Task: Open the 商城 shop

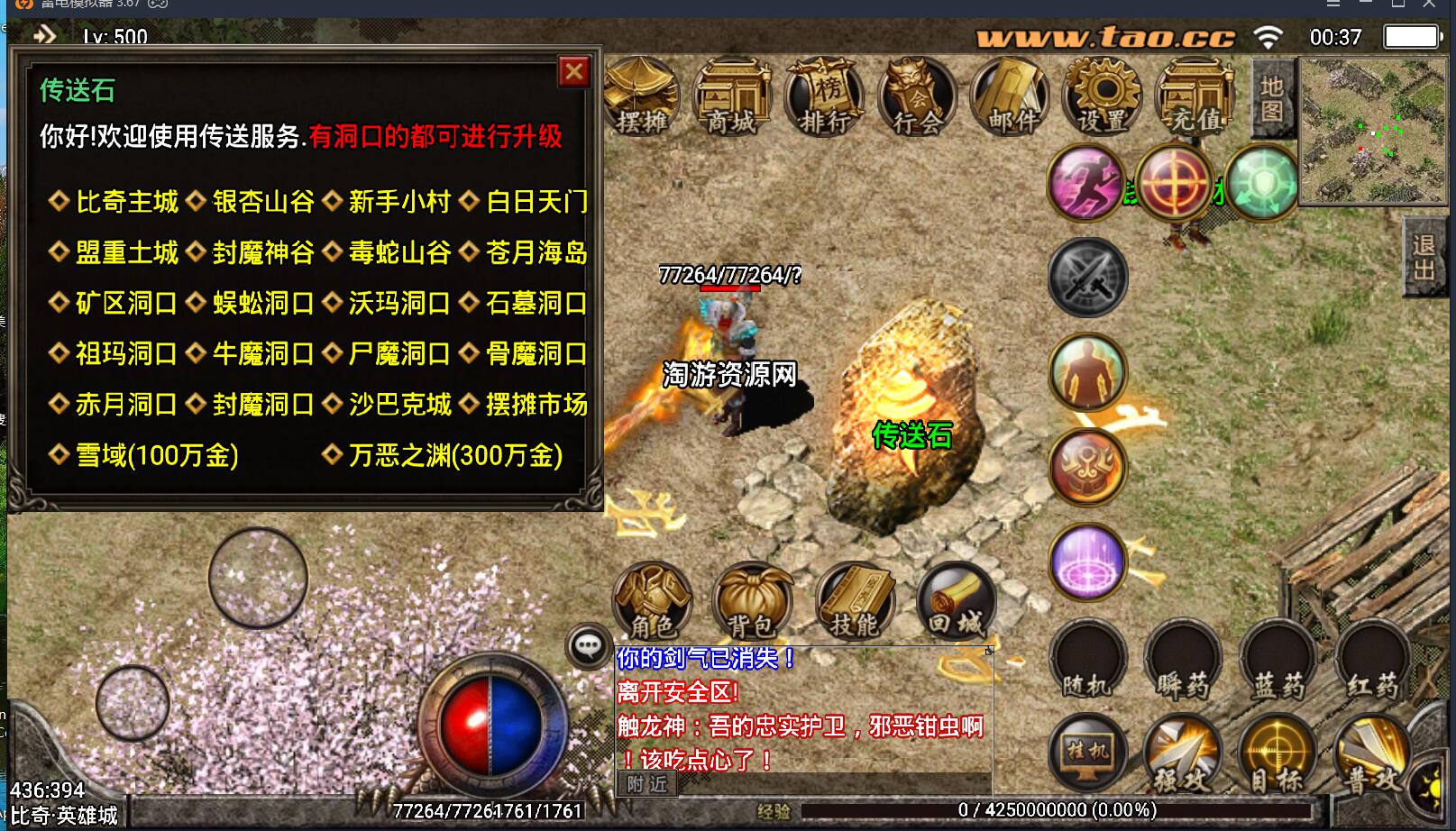Action: [x=732, y=97]
